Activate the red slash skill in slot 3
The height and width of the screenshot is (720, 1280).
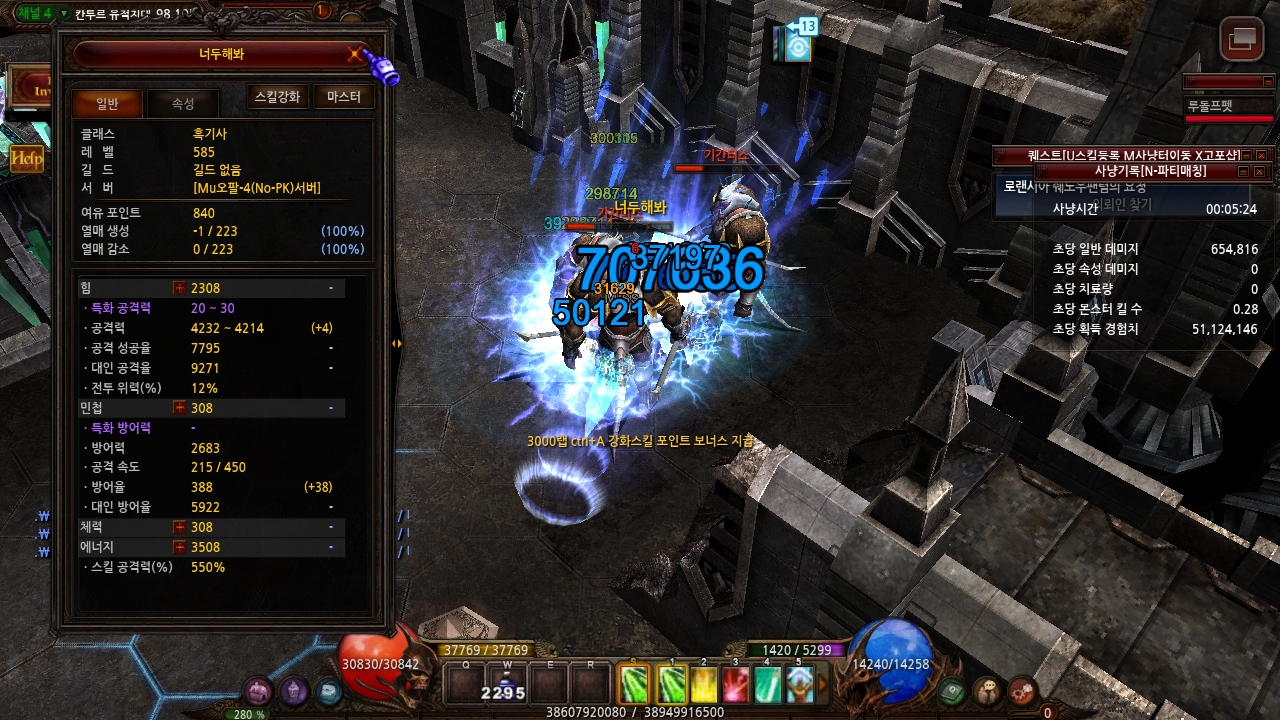pos(736,684)
